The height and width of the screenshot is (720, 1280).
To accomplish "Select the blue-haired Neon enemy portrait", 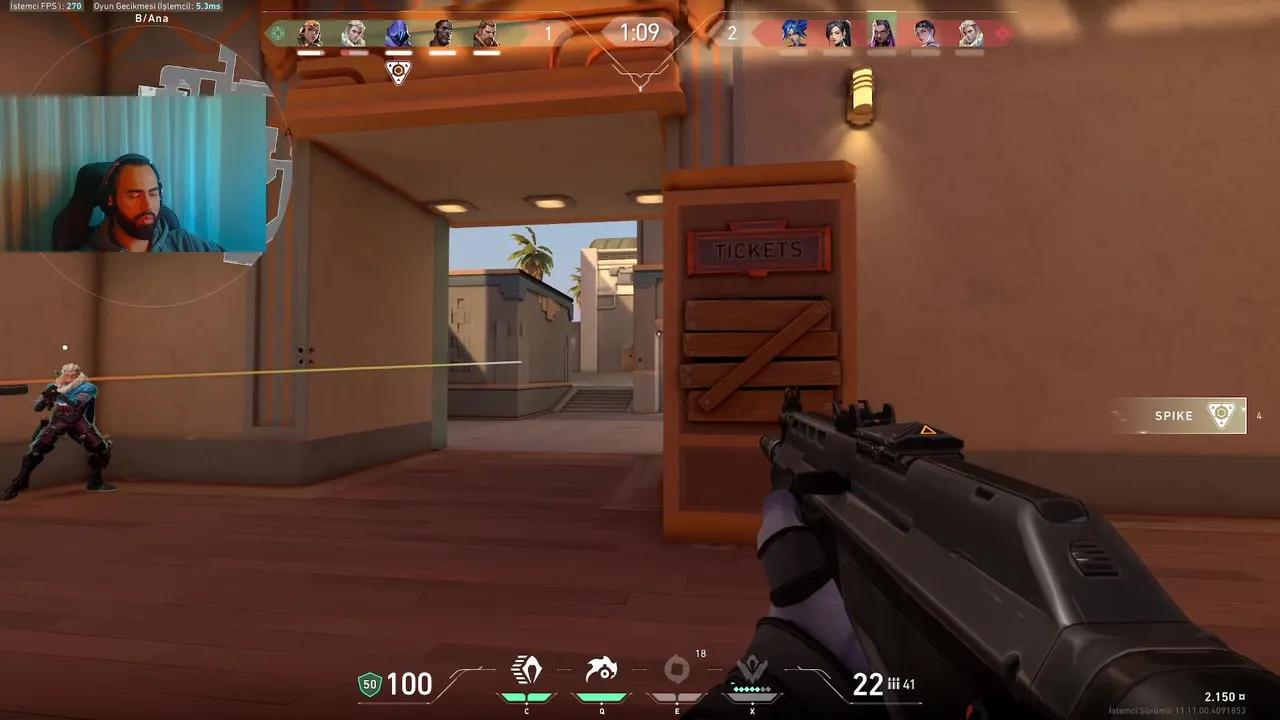I will pos(795,32).
